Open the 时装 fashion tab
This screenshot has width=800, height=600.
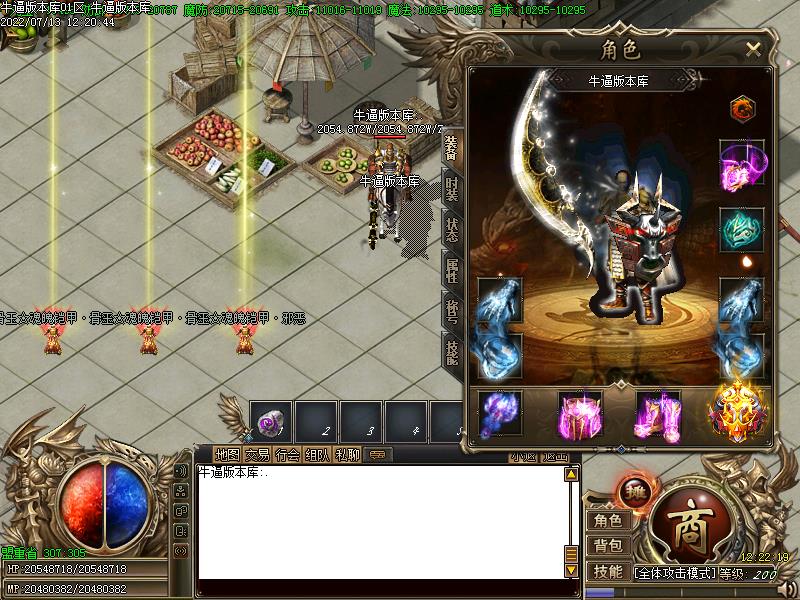click(452, 188)
